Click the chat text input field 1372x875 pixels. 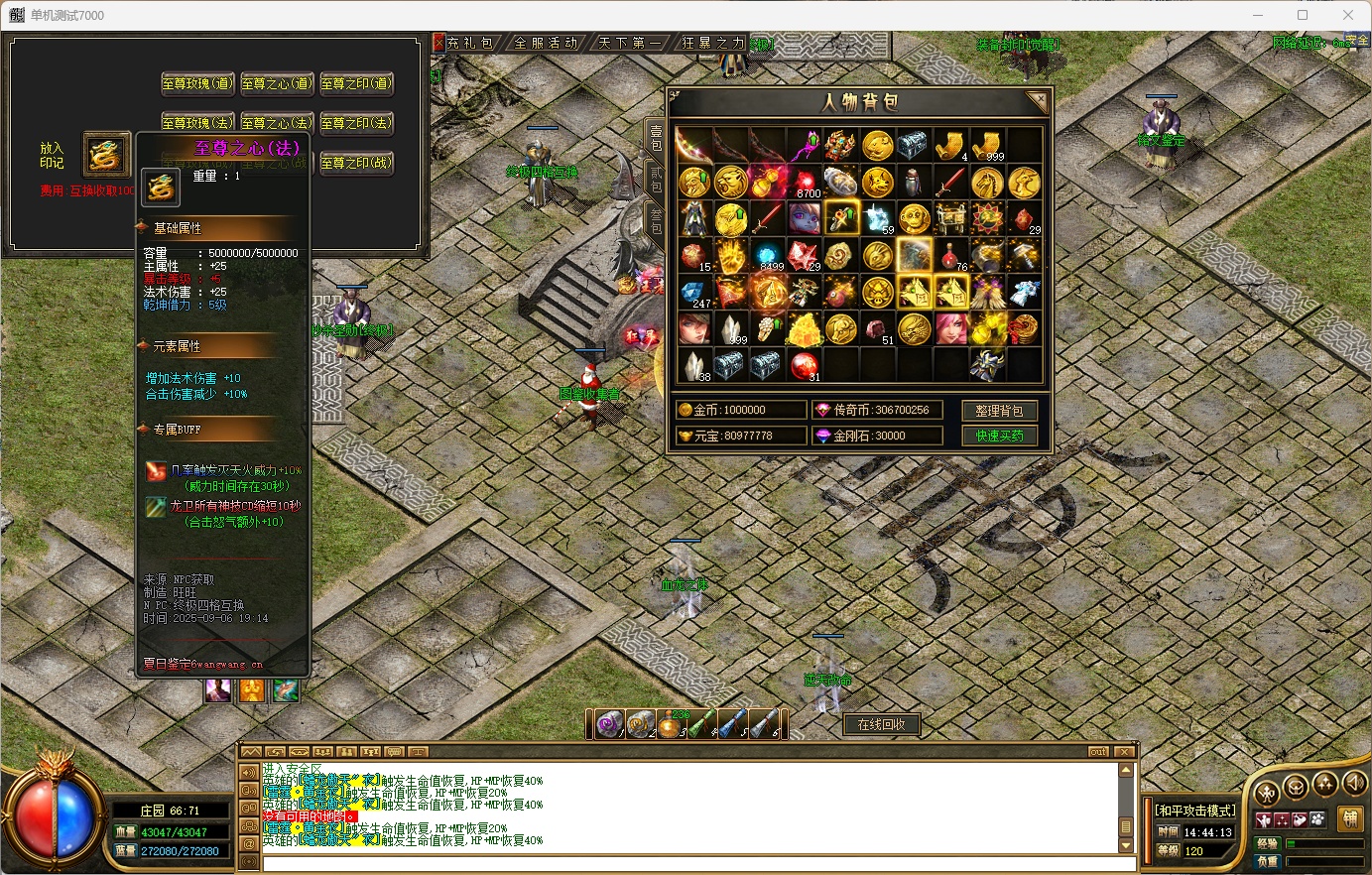click(x=685, y=863)
